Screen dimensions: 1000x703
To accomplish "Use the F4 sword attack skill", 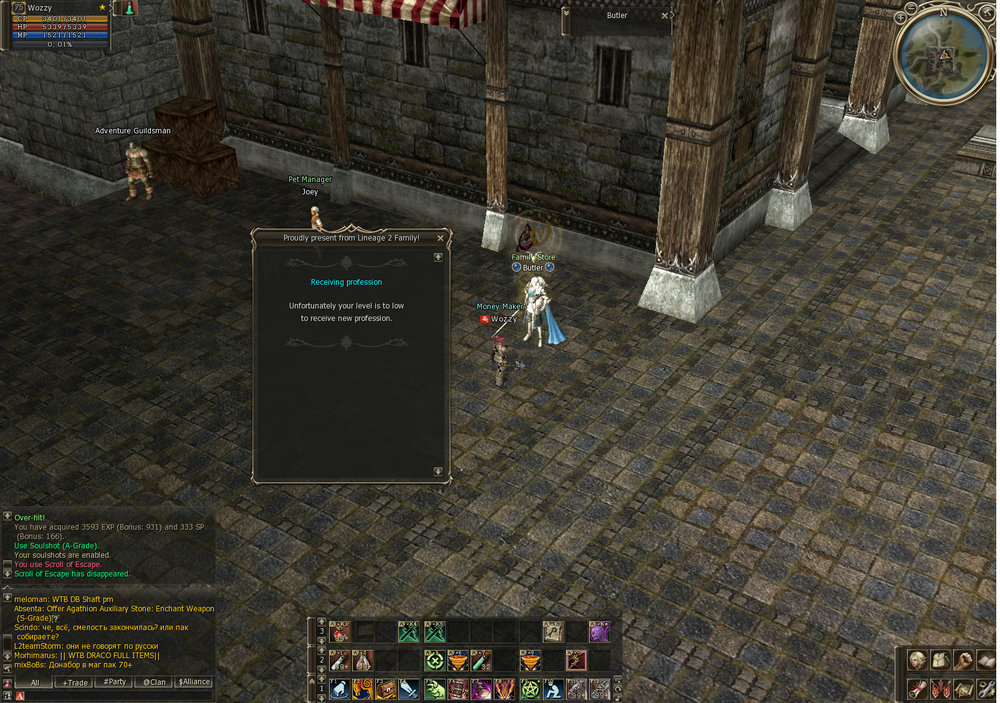I will pyautogui.click(x=410, y=689).
